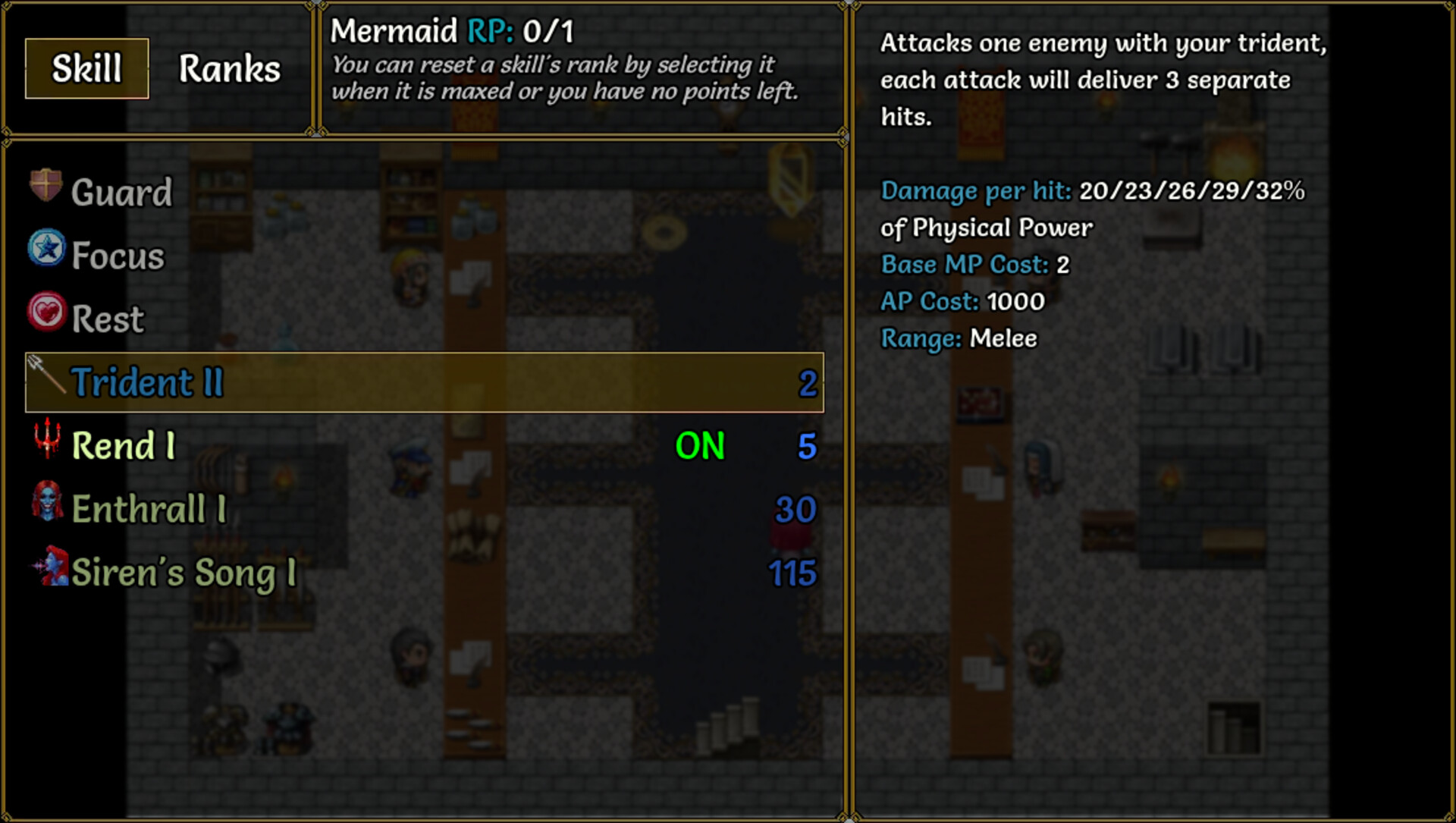Toggle Rend I off via the ON indicator

700,448
